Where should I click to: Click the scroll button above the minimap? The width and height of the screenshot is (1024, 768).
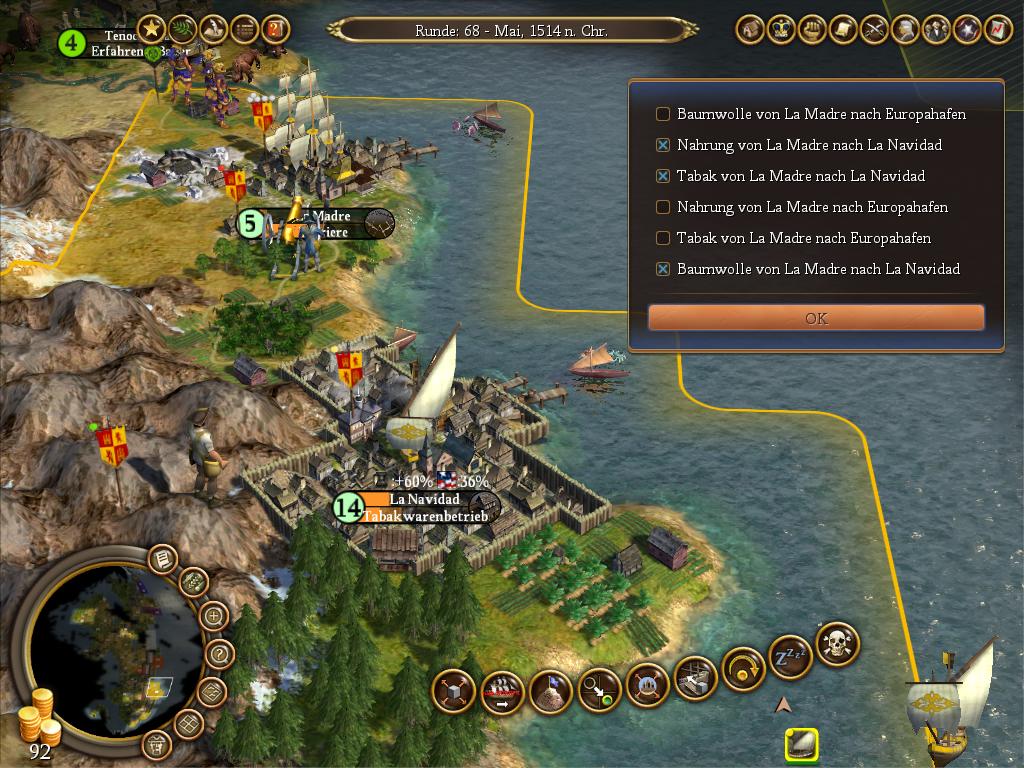coord(161,559)
